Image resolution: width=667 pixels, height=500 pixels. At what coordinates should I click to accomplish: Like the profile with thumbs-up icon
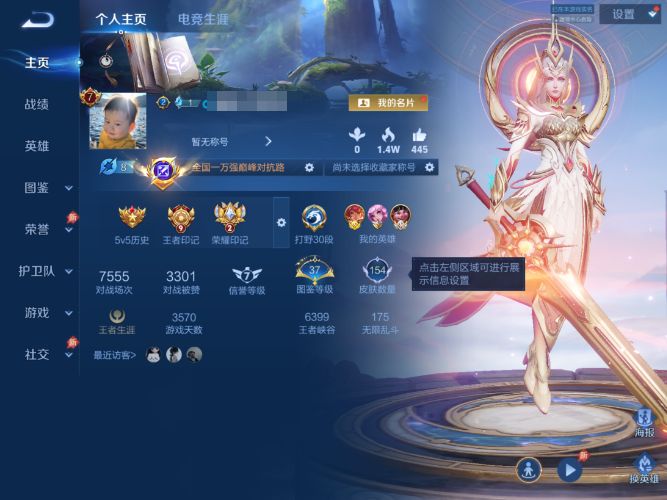click(x=419, y=136)
